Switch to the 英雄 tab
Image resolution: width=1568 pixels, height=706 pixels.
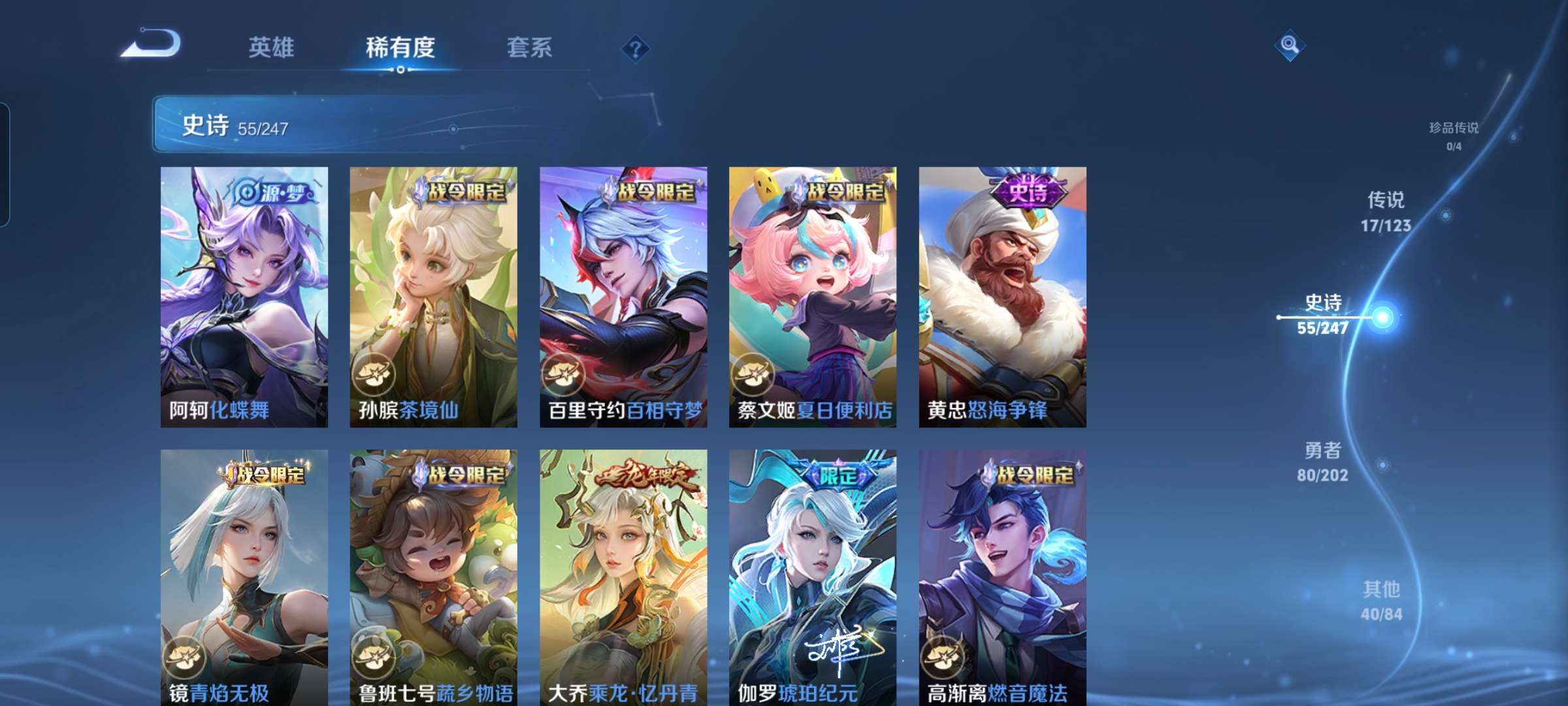(x=272, y=46)
